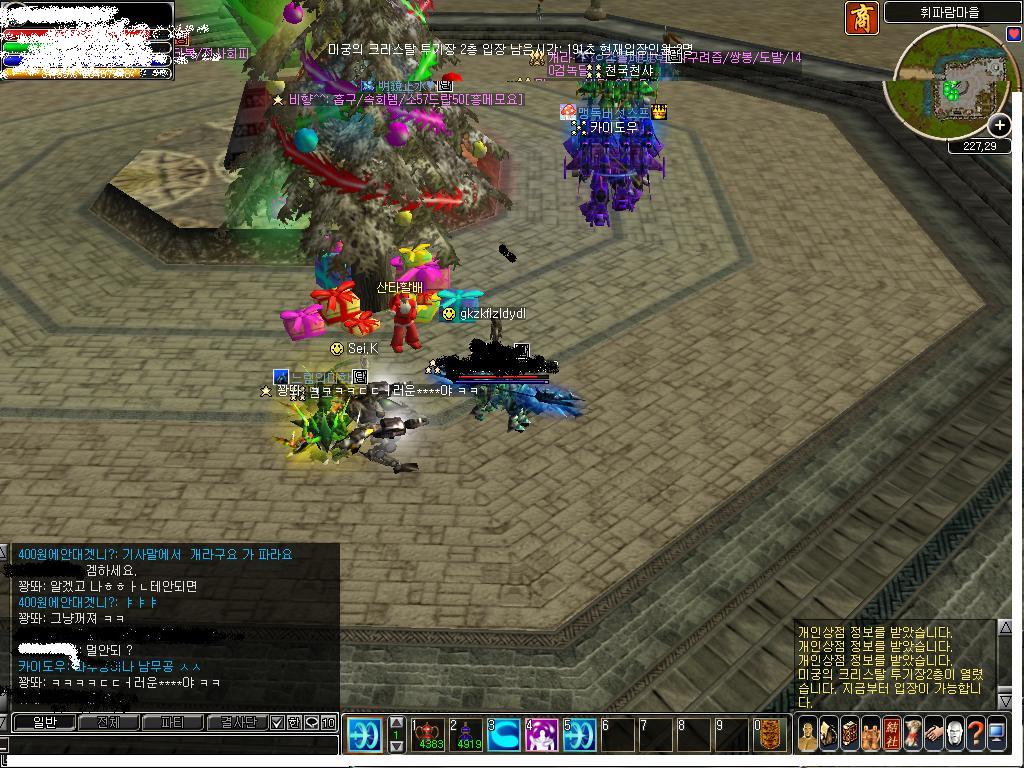
Task: Open the red 商 shop icon
Action: (861, 18)
